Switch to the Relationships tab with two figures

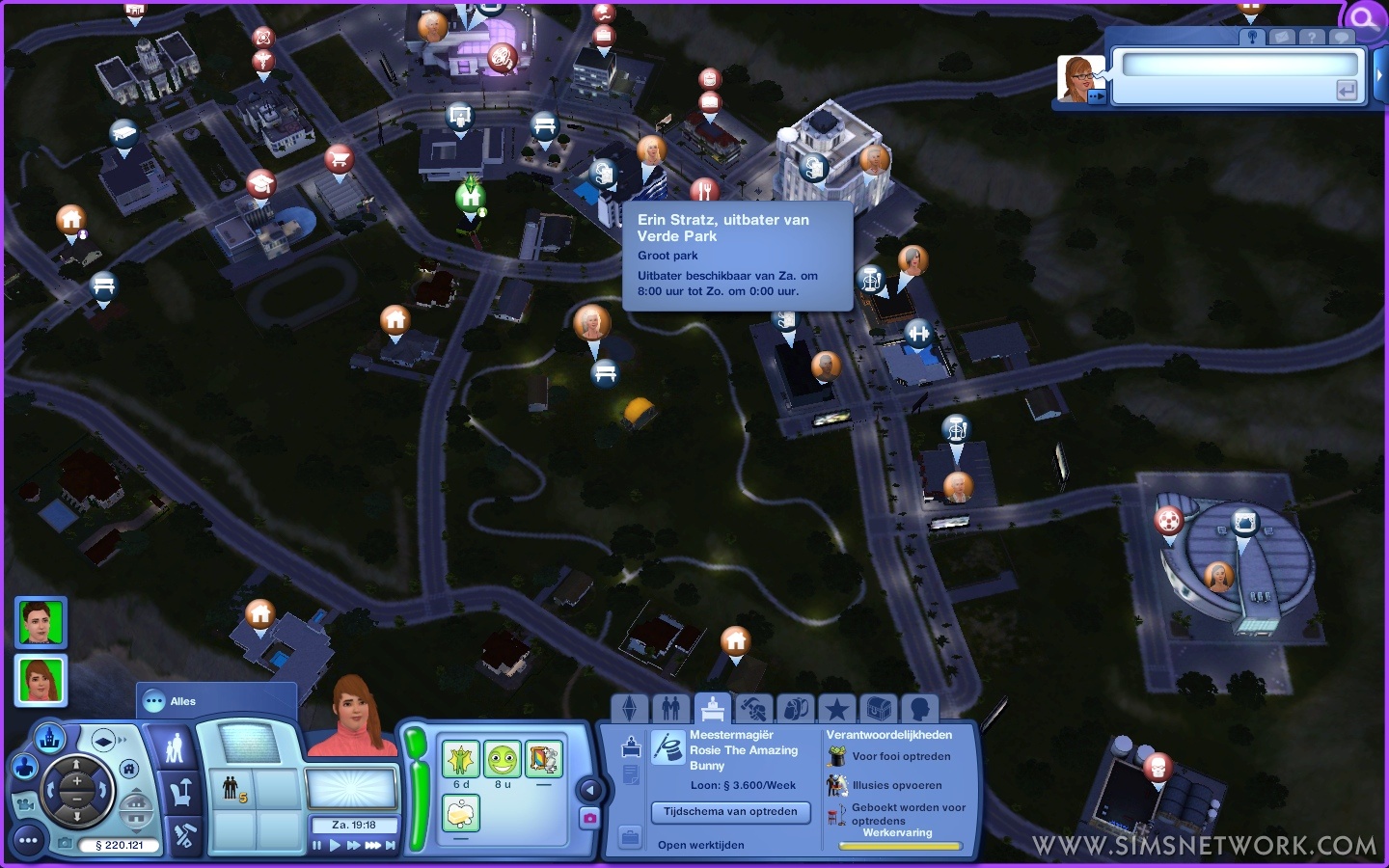671,709
